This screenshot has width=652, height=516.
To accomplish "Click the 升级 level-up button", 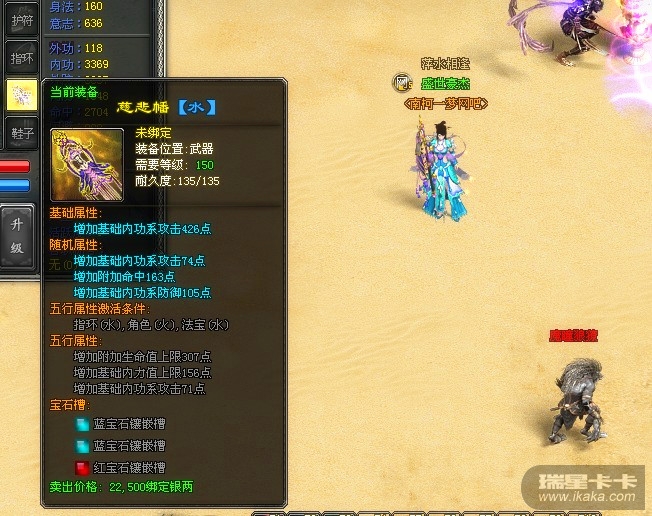I will point(17,234).
